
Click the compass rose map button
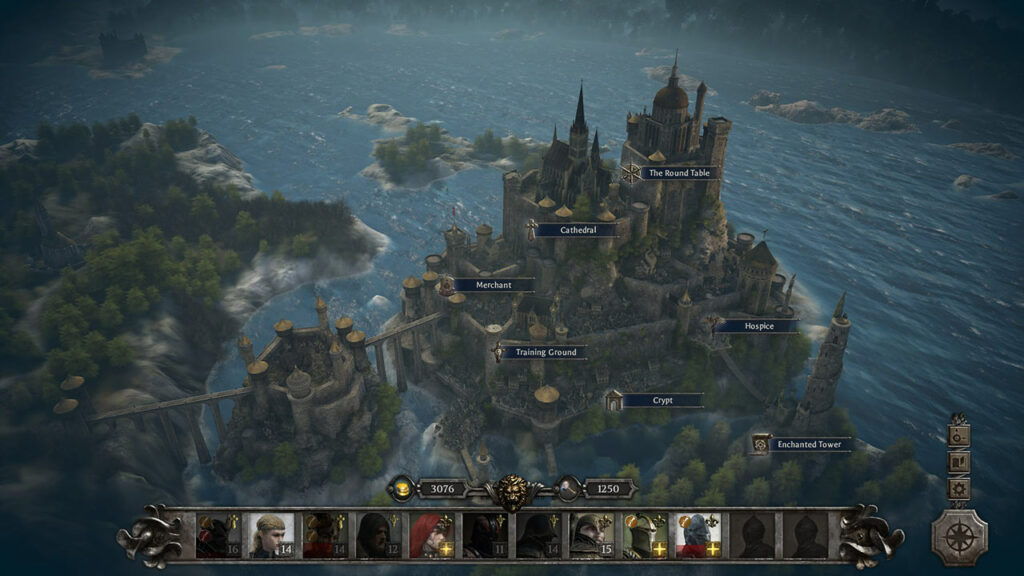[x=959, y=537]
